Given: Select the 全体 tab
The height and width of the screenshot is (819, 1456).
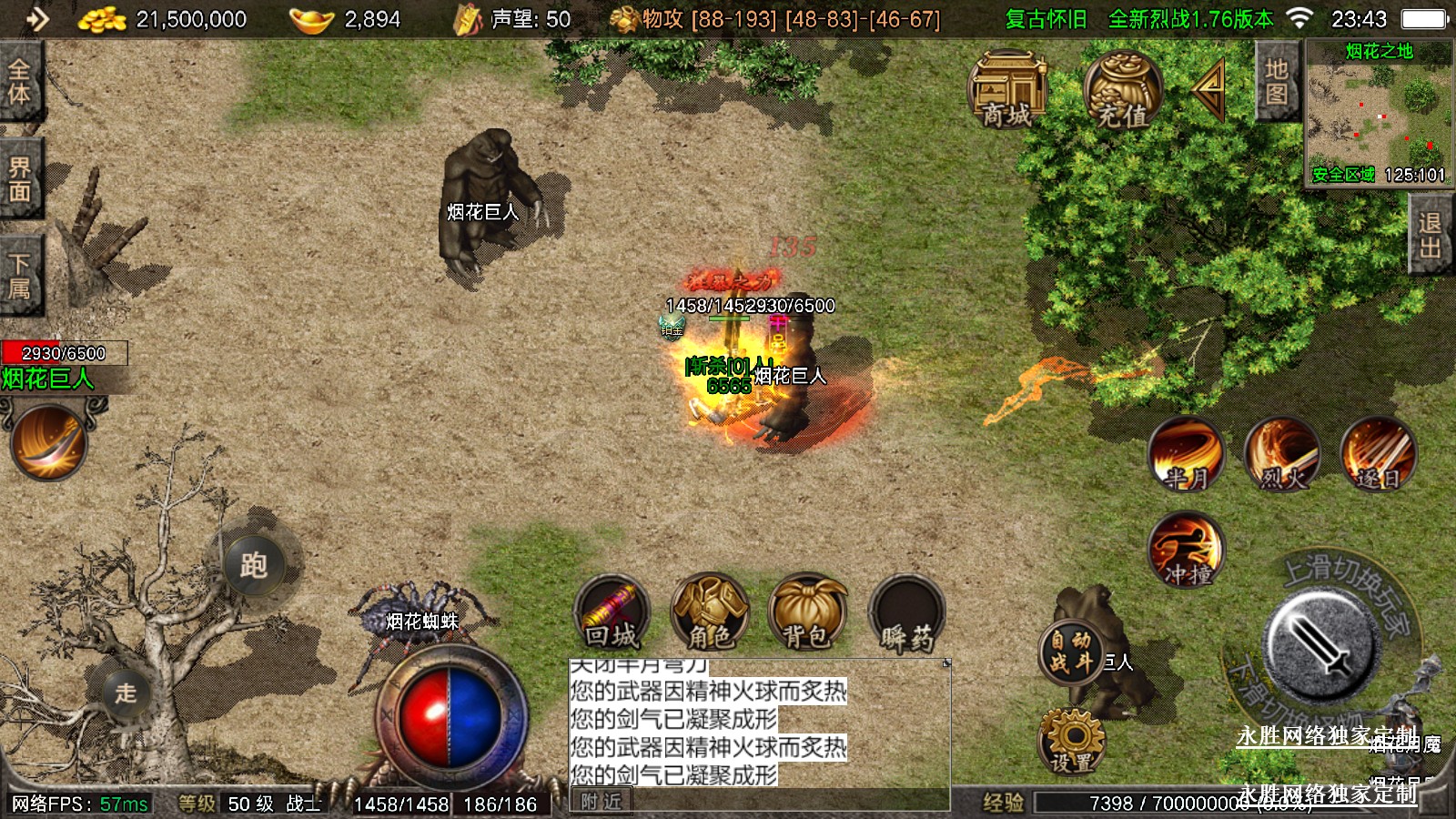Looking at the screenshot, I should pyautogui.click(x=19, y=82).
